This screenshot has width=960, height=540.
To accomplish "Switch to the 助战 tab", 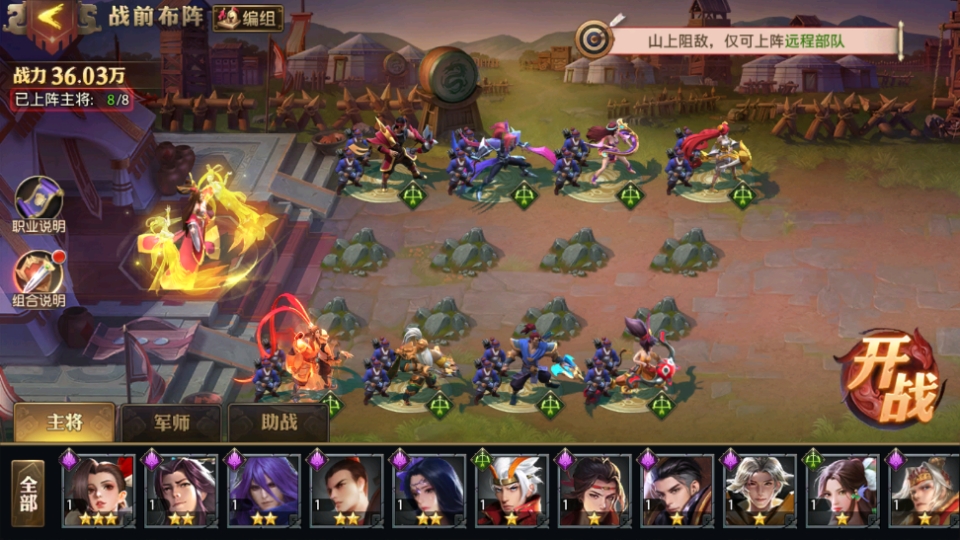I will (x=279, y=422).
